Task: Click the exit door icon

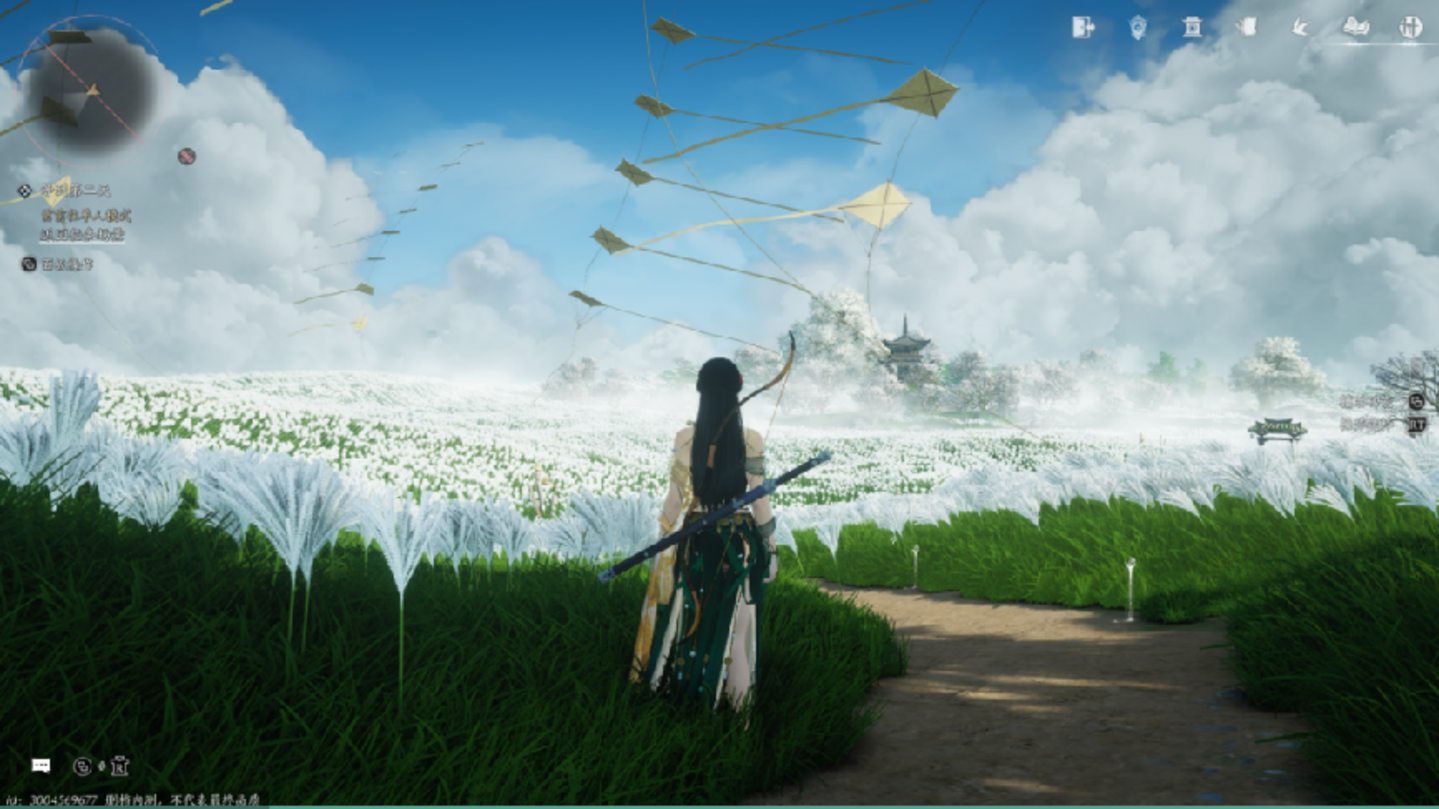Action: point(1083,27)
